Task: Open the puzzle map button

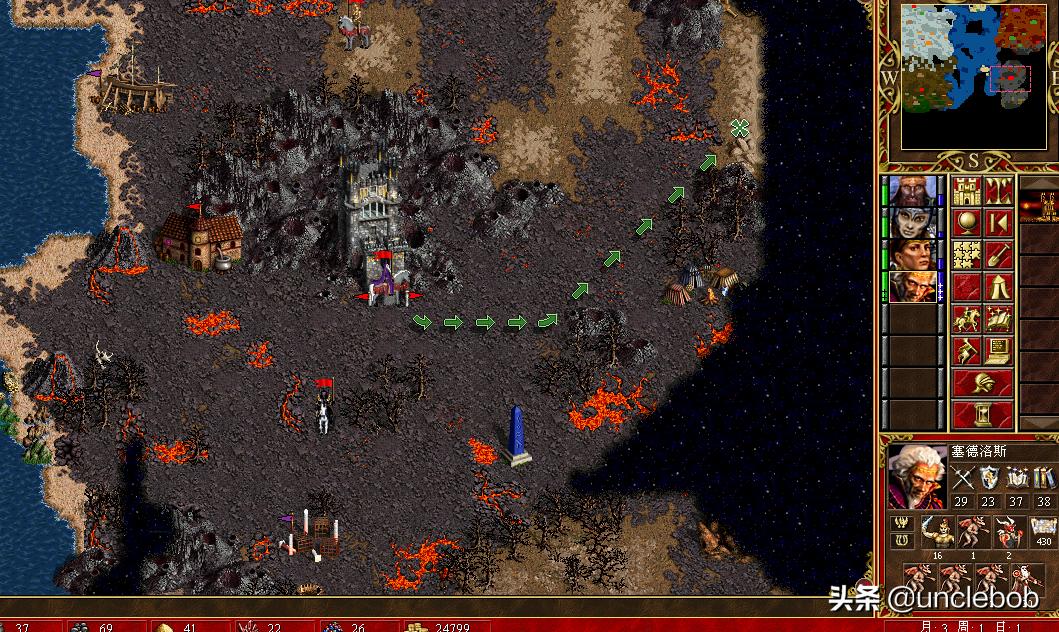Action: [x=966, y=255]
